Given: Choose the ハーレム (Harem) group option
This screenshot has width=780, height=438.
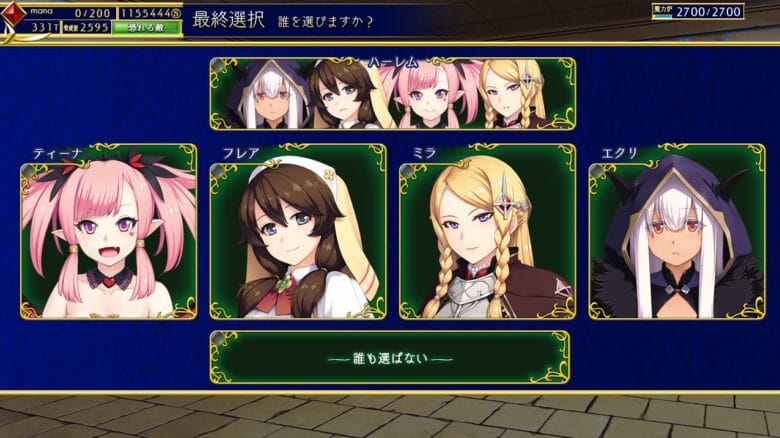Looking at the screenshot, I should click(x=392, y=93).
